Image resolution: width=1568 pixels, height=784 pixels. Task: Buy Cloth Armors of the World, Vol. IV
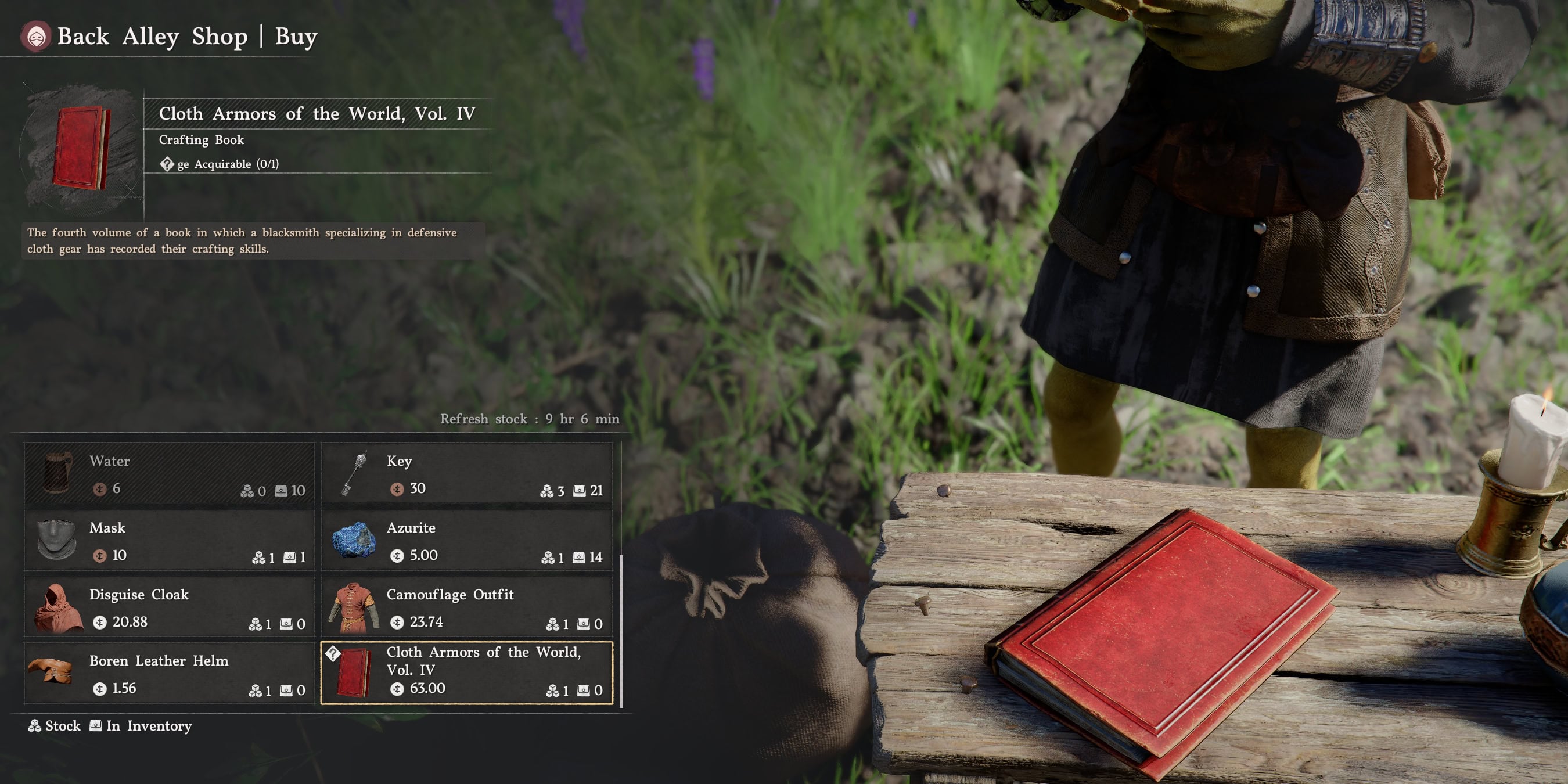coord(466,673)
